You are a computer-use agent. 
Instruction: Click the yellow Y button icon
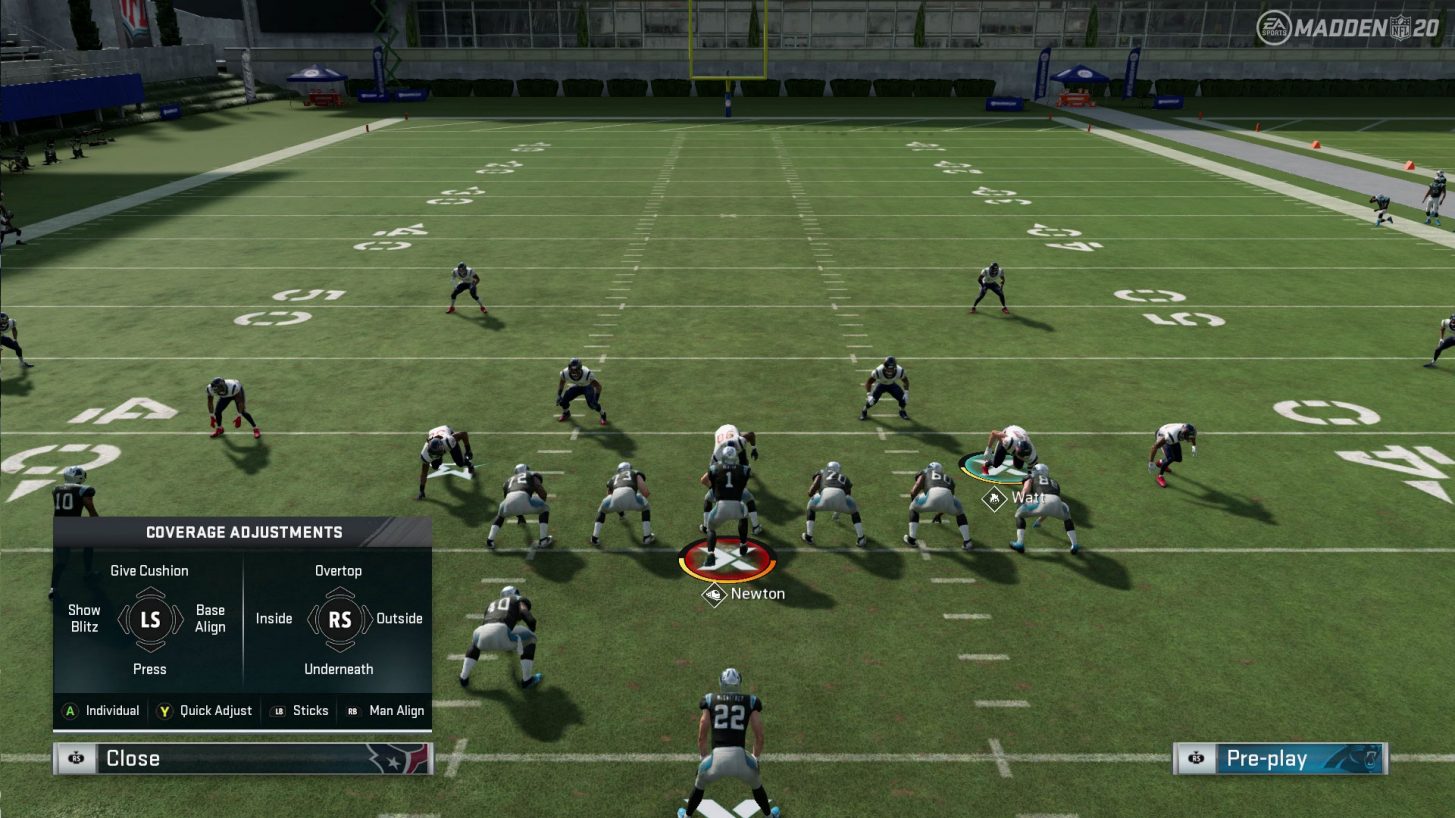166,711
